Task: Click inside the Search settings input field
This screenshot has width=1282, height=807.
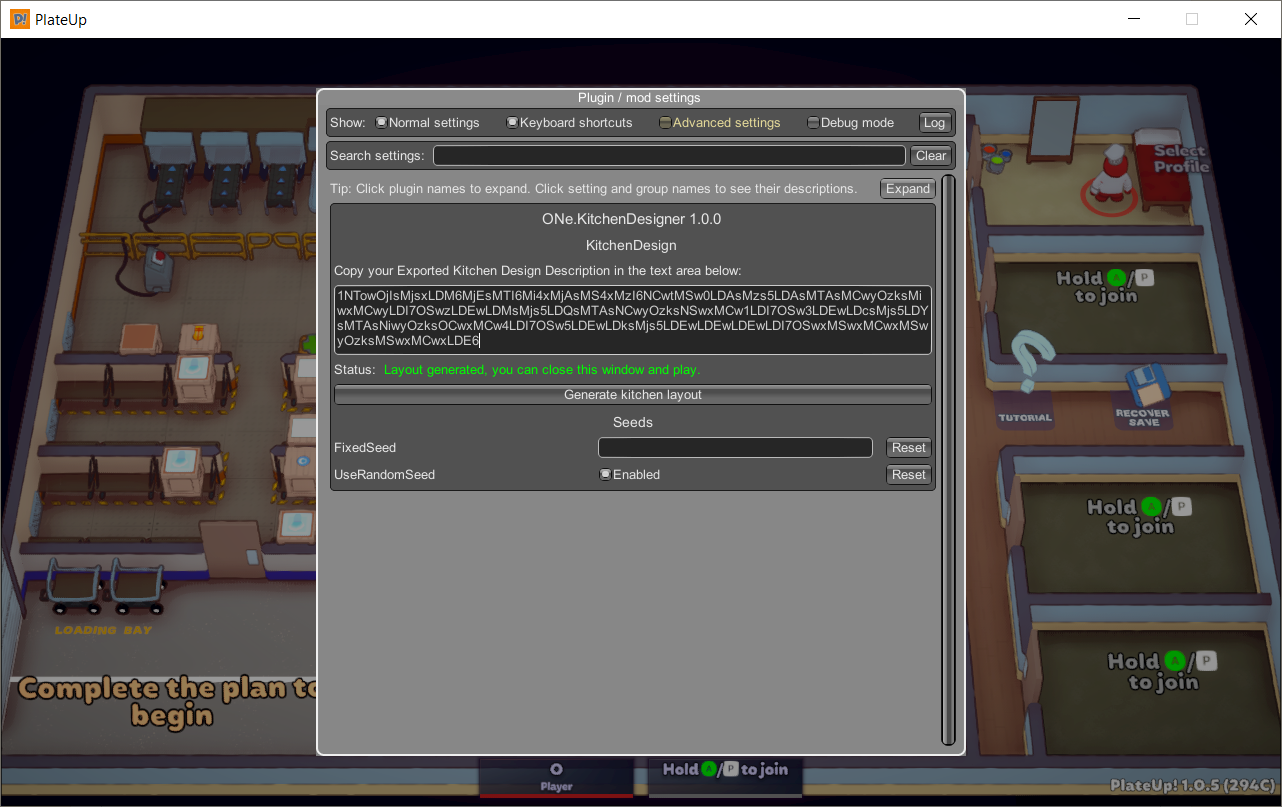Action: pos(668,155)
